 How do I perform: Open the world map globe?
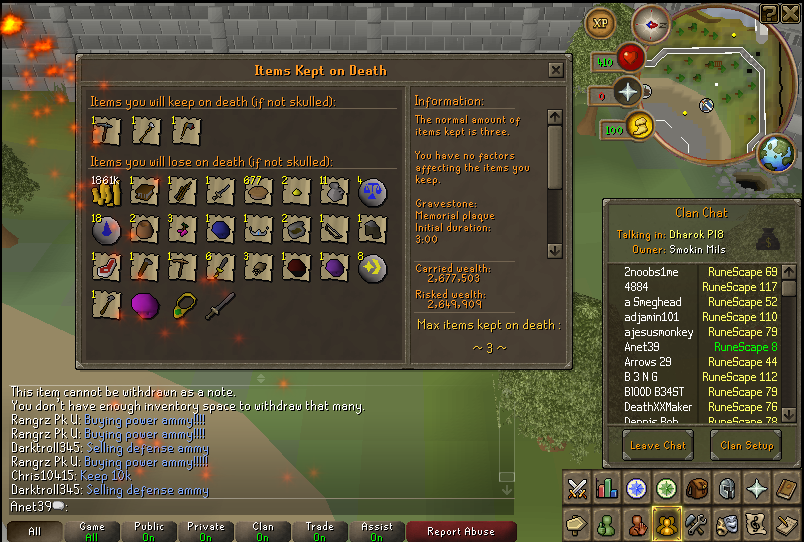point(776,153)
